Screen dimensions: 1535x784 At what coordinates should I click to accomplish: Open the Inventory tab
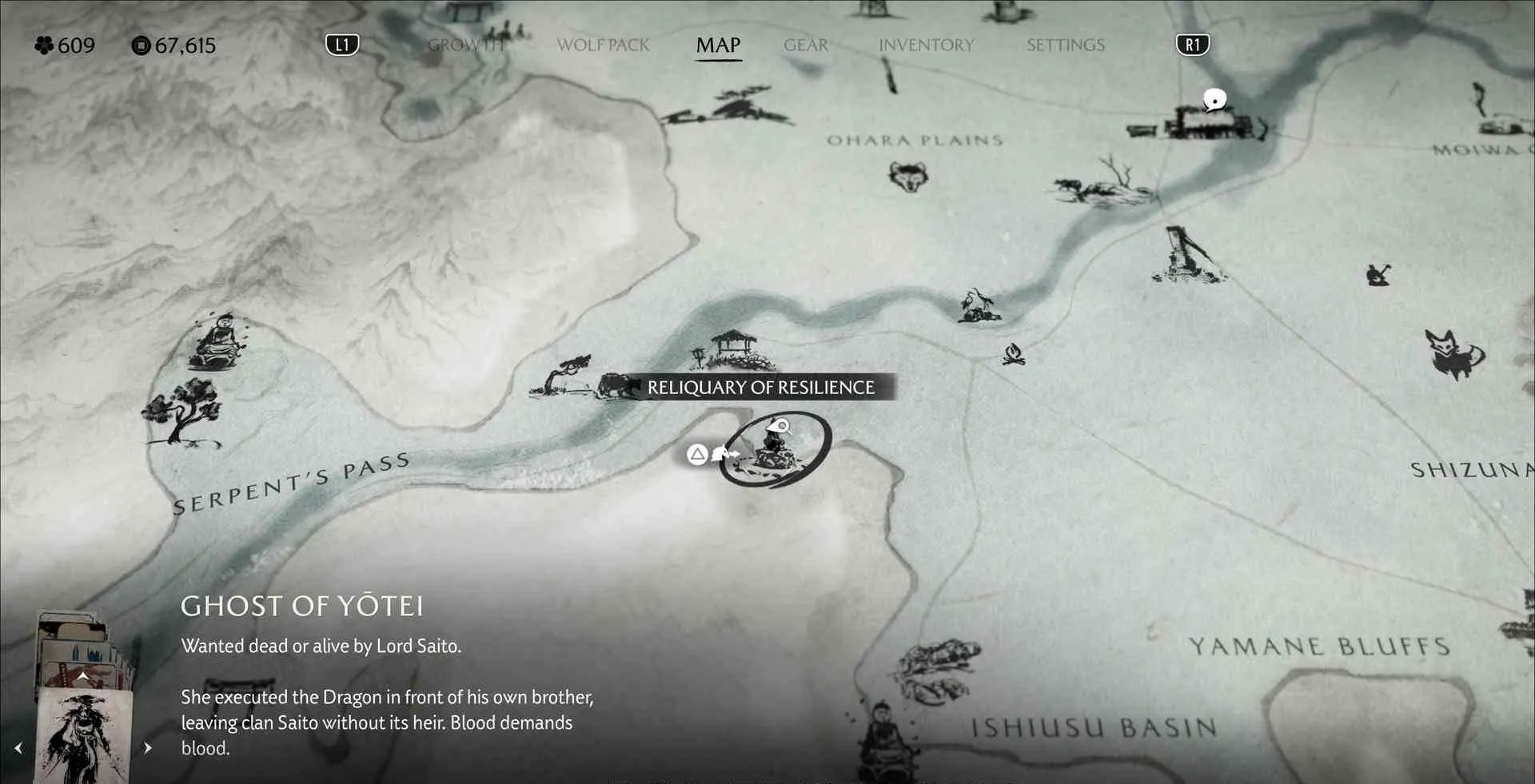tap(926, 45)
